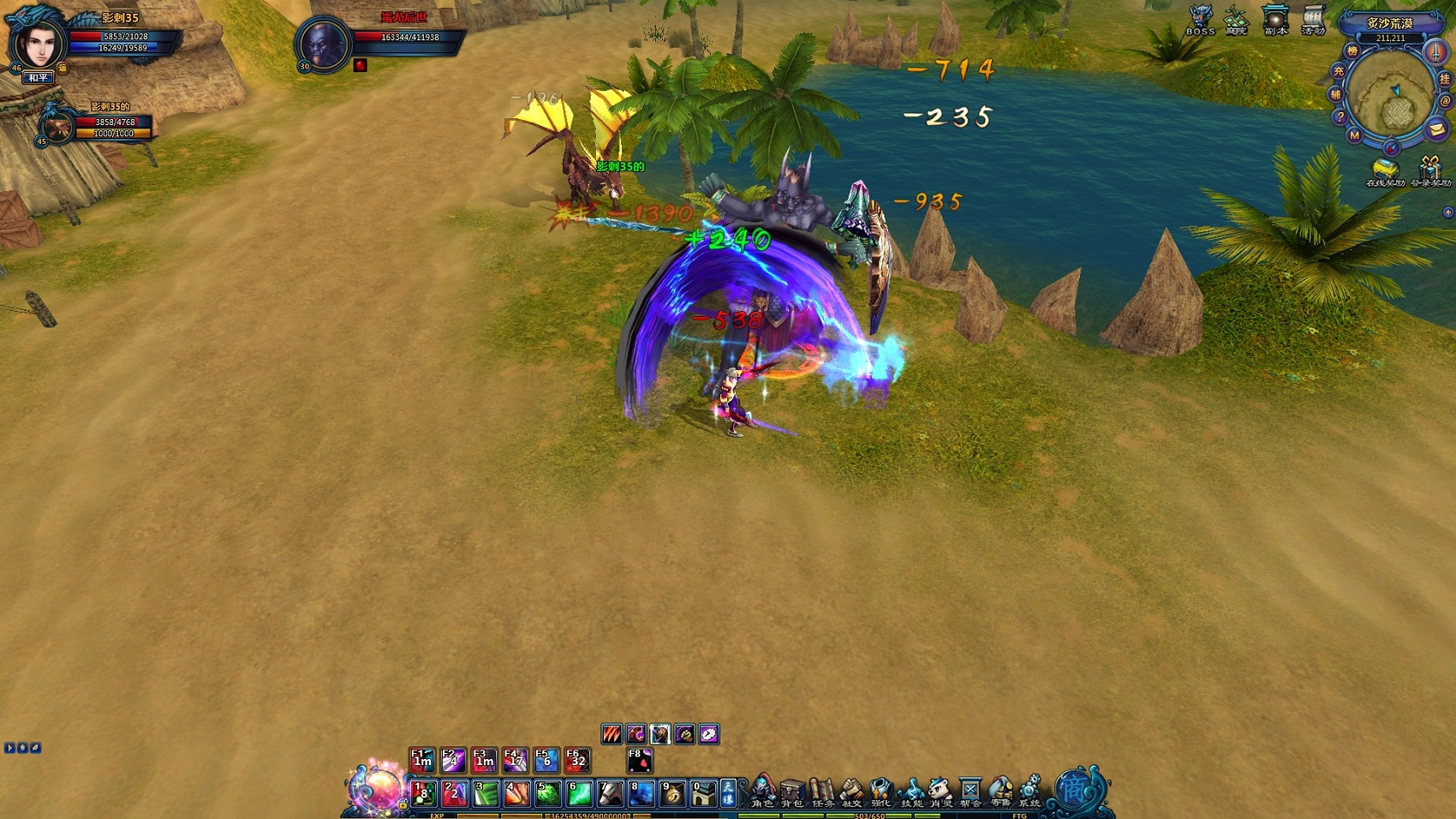Viewport: 1456px width, 819px height.
Task: Open the map with the M button
Action: point(1354,135)
